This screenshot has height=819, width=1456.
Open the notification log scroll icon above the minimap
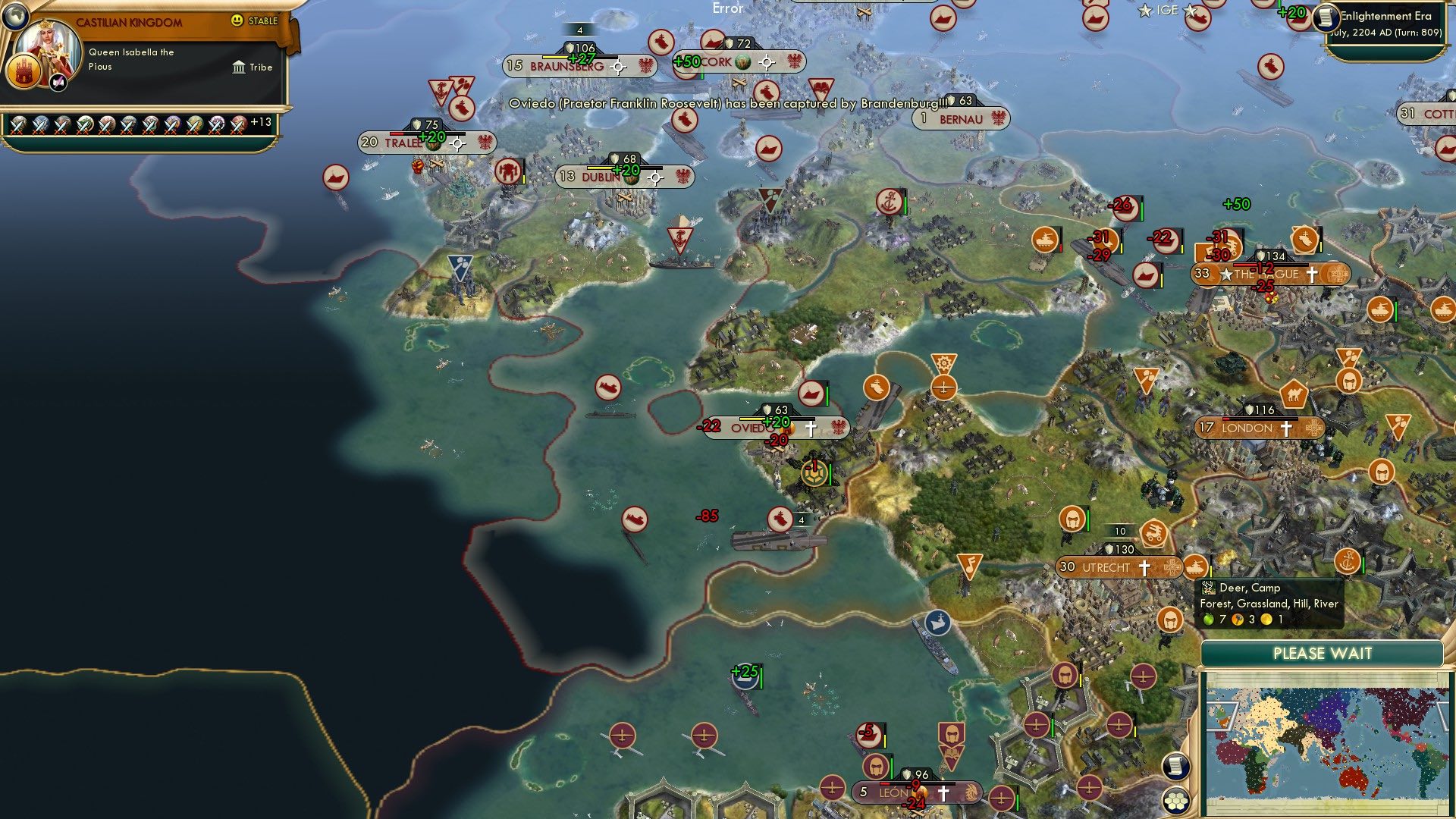1175,767
